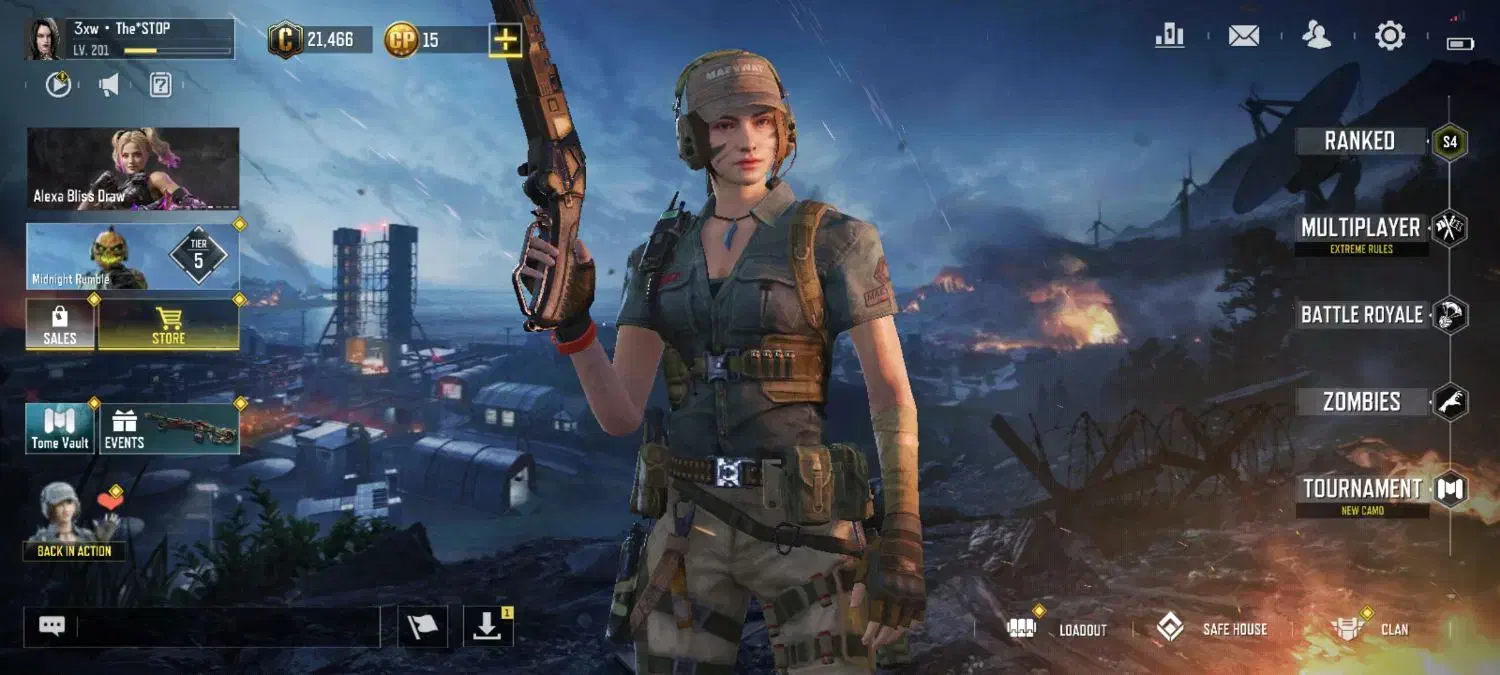Screen dimensions: 1500x675
Task: Click the chat input box
Action: (228, 627)
